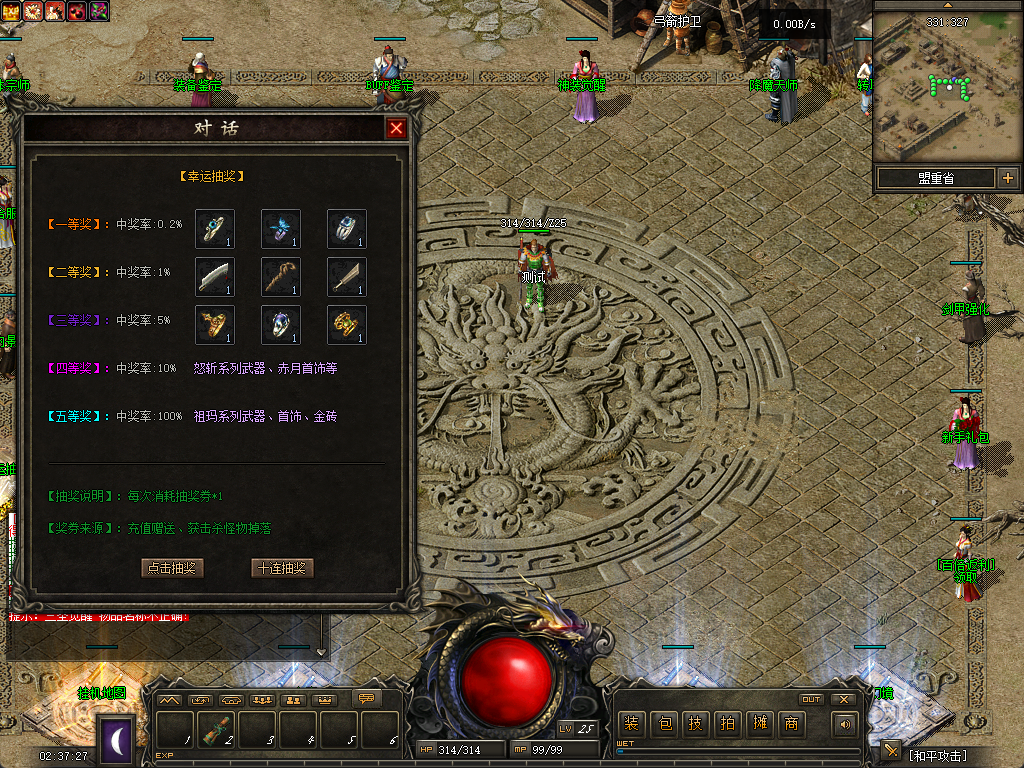Show the 技 skills panel

[x=695, y=724]
